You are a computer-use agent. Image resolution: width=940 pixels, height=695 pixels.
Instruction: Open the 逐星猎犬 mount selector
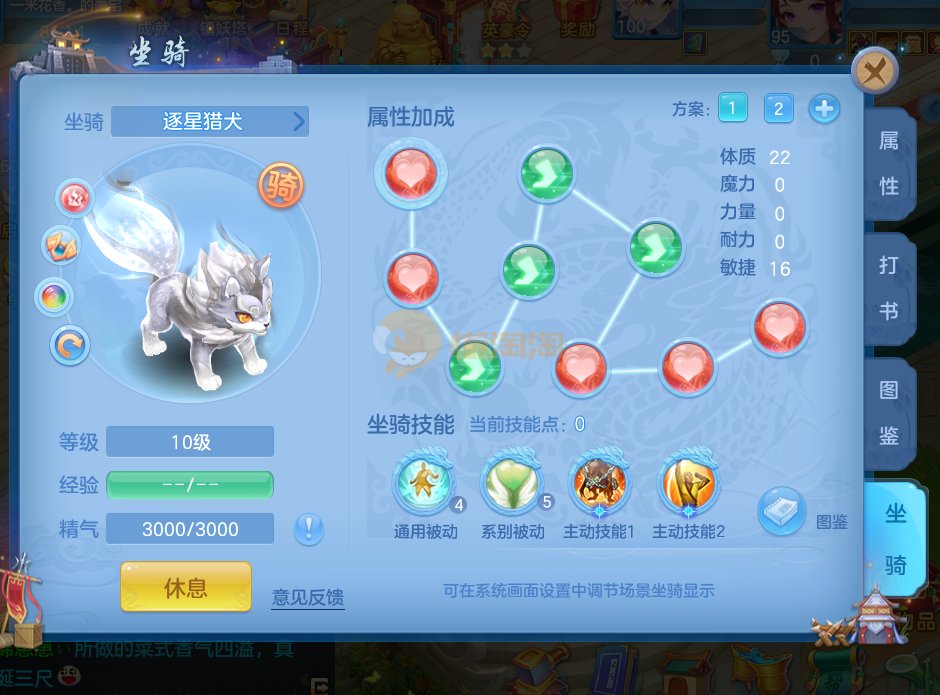[x=210, y=122]
